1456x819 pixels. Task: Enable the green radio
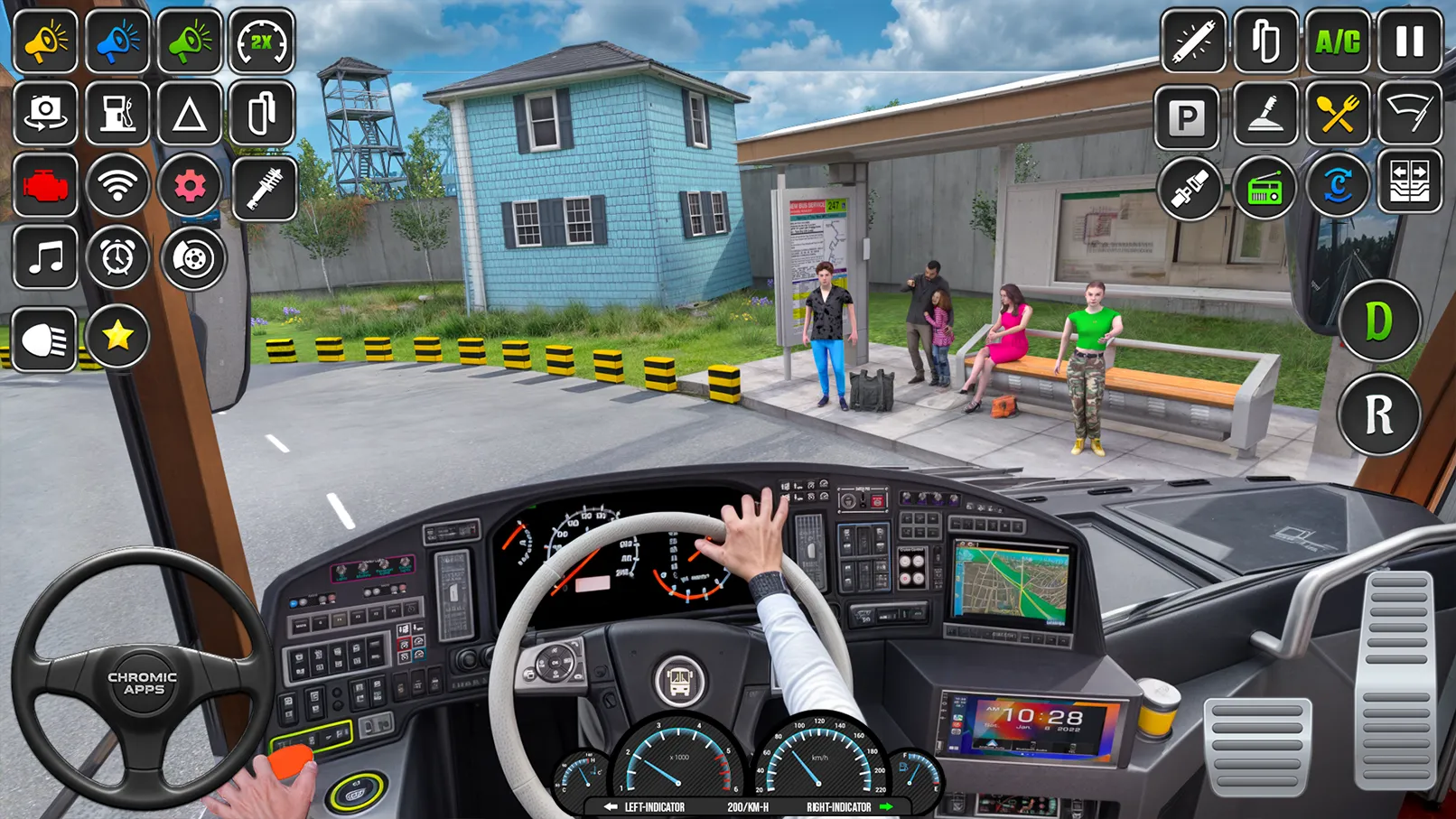pyautogui.click(x=1266, y=185)
